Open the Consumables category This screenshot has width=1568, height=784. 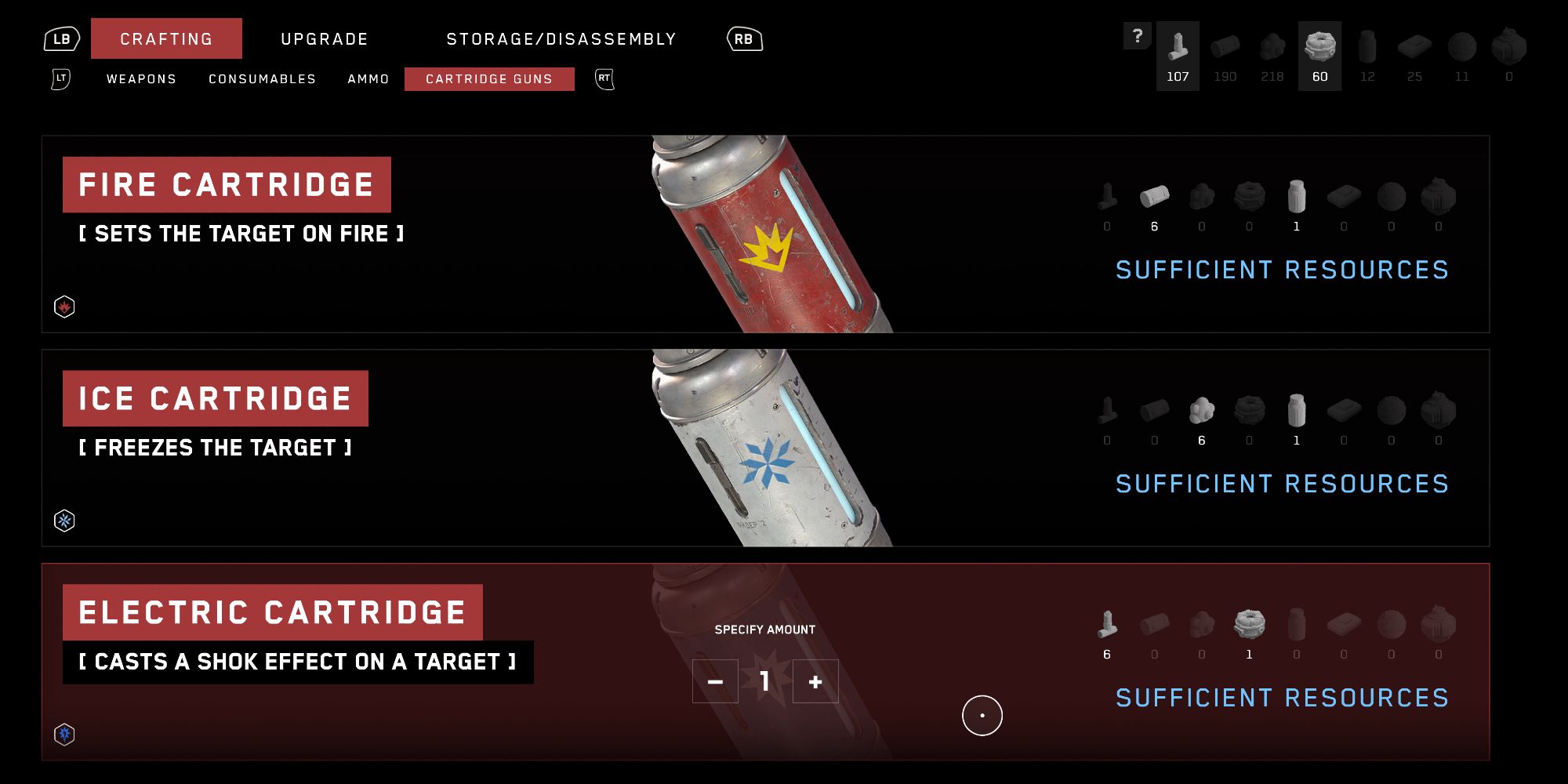click(262, 79)
